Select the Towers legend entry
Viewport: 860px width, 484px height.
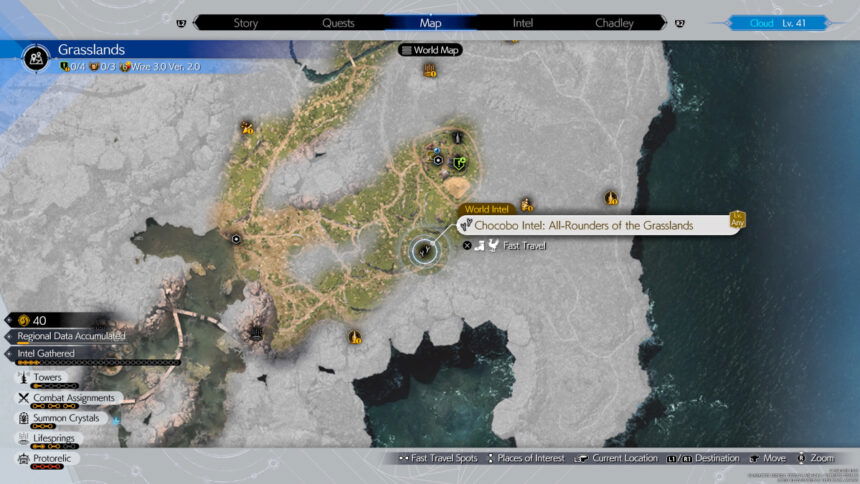coord(47,378)
